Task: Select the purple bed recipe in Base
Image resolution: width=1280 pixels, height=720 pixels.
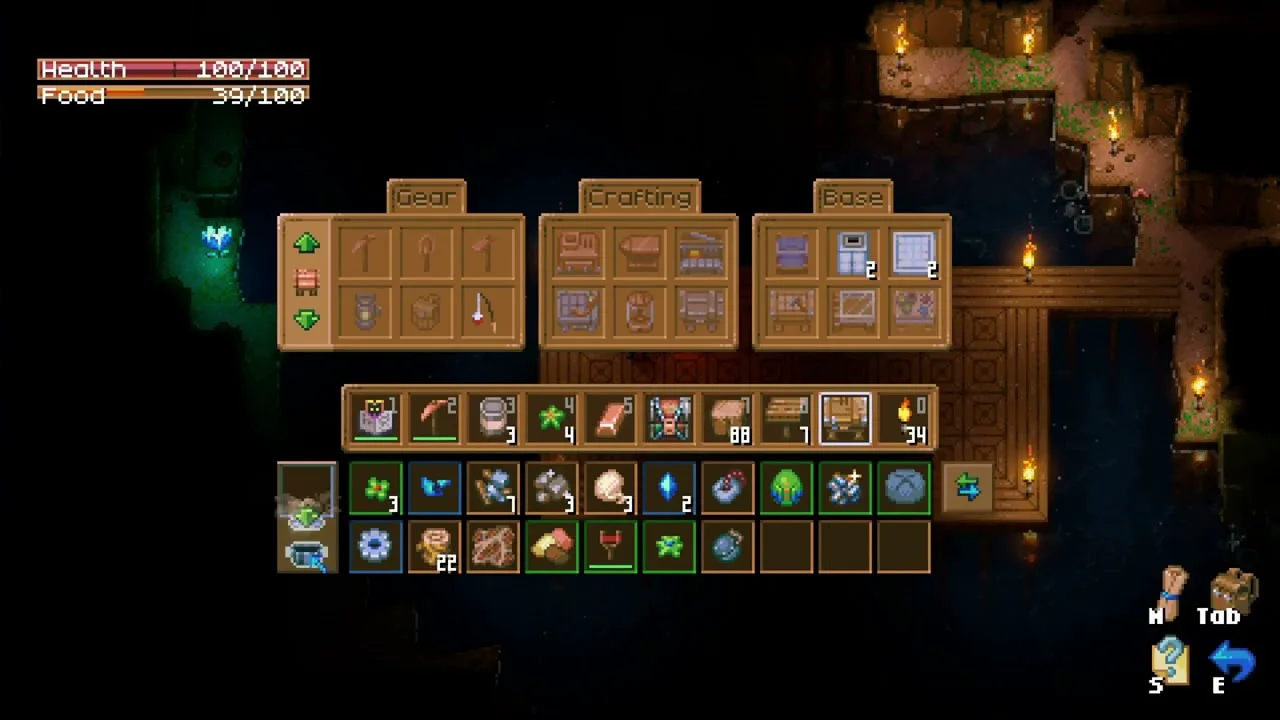Action: pos(793,253)
